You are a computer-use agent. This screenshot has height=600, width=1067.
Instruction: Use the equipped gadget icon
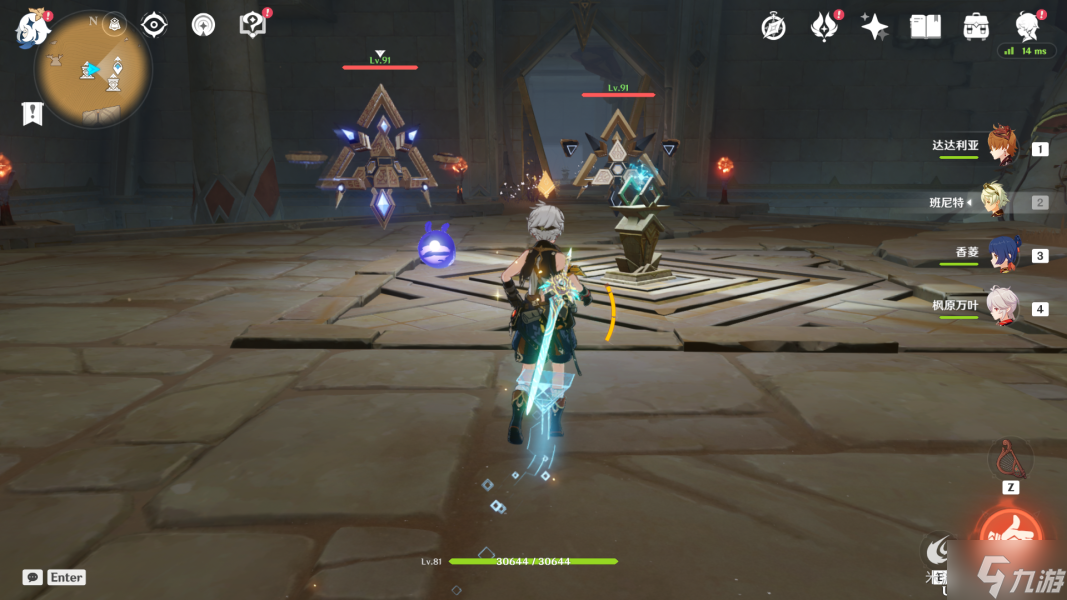click(x=1010, y=458)
